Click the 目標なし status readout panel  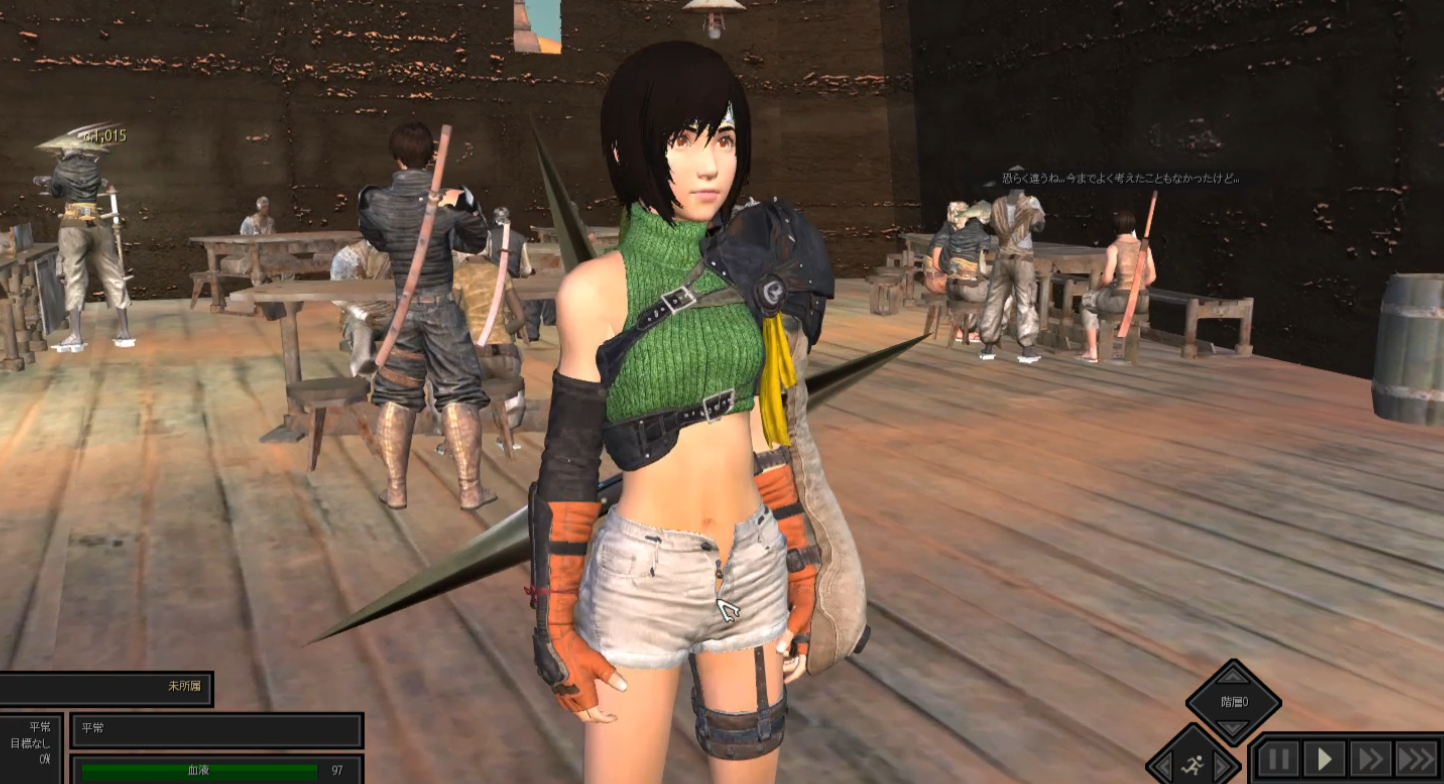[x=30, y=742]
